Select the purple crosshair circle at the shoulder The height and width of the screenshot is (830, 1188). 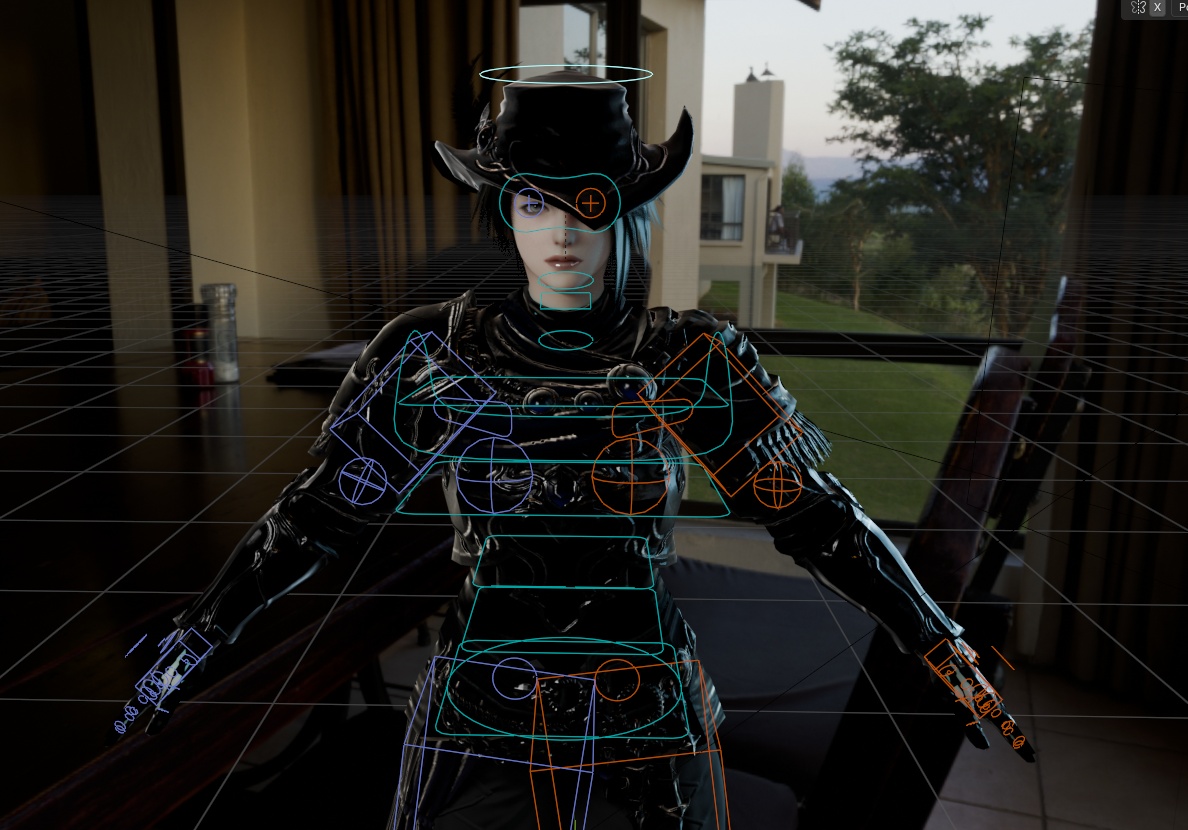point(363,480)
